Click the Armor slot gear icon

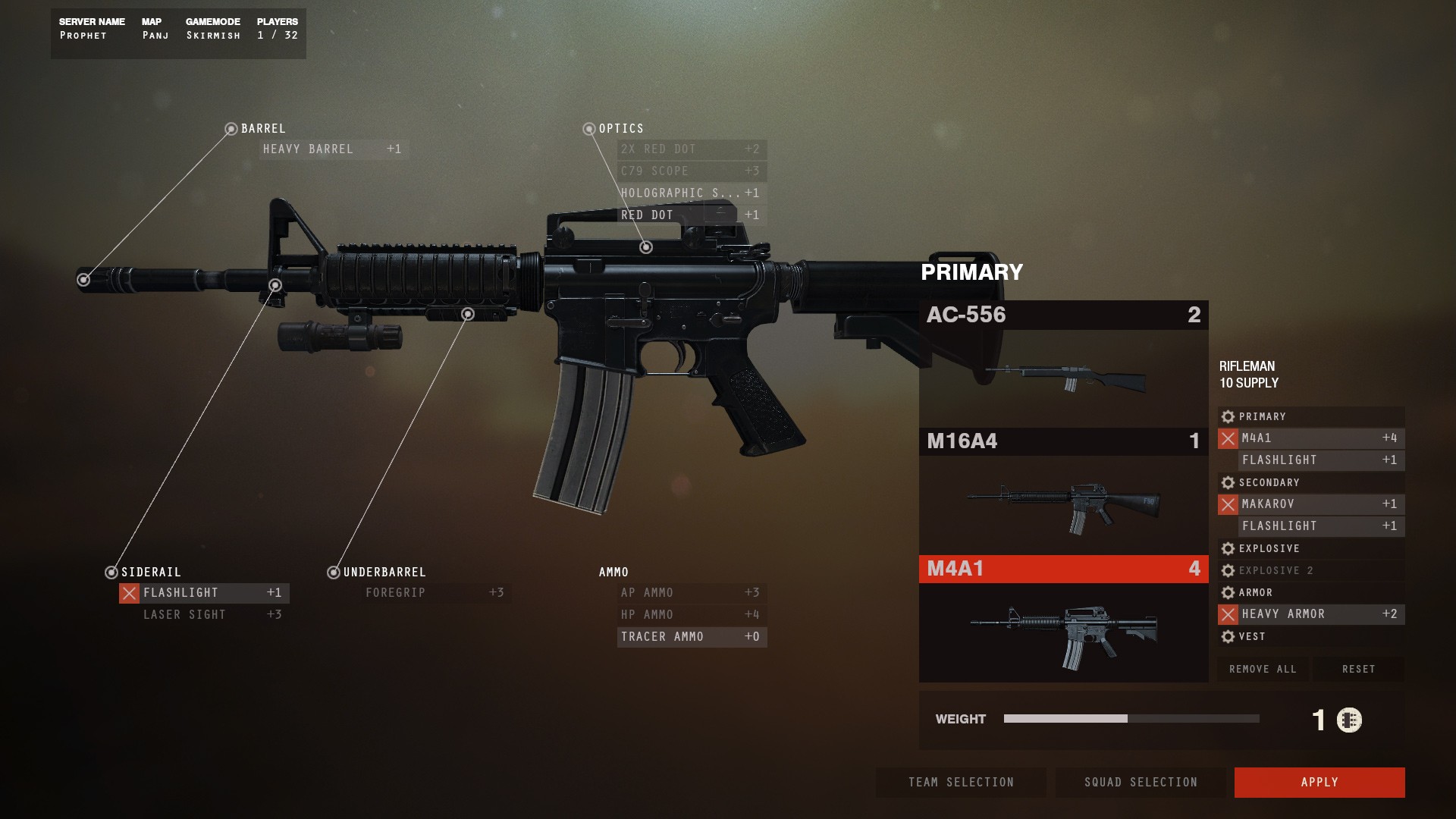pos(1228,592)
